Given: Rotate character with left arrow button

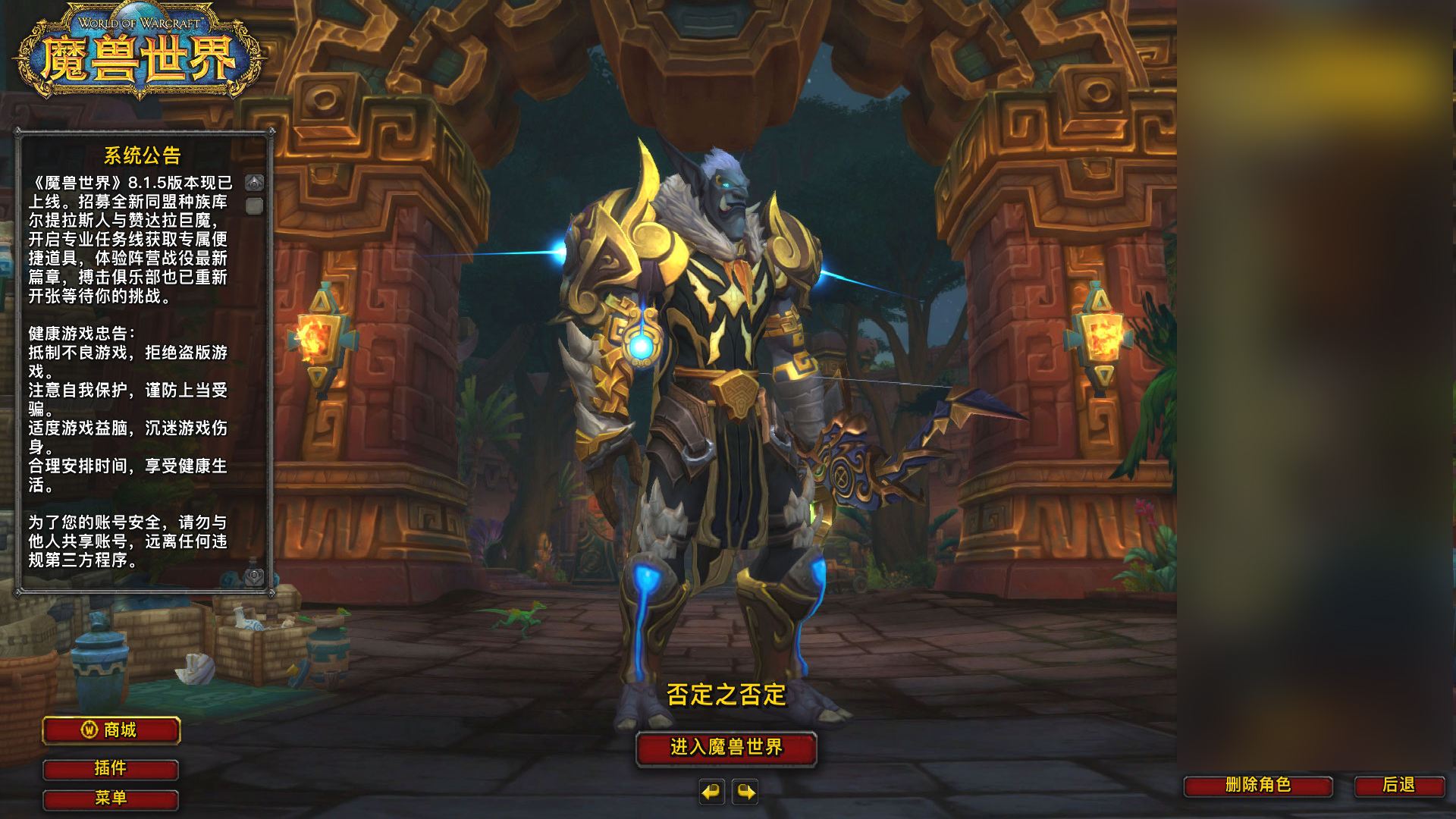Looking at the screenshot, I should click(x=711, y=792).
